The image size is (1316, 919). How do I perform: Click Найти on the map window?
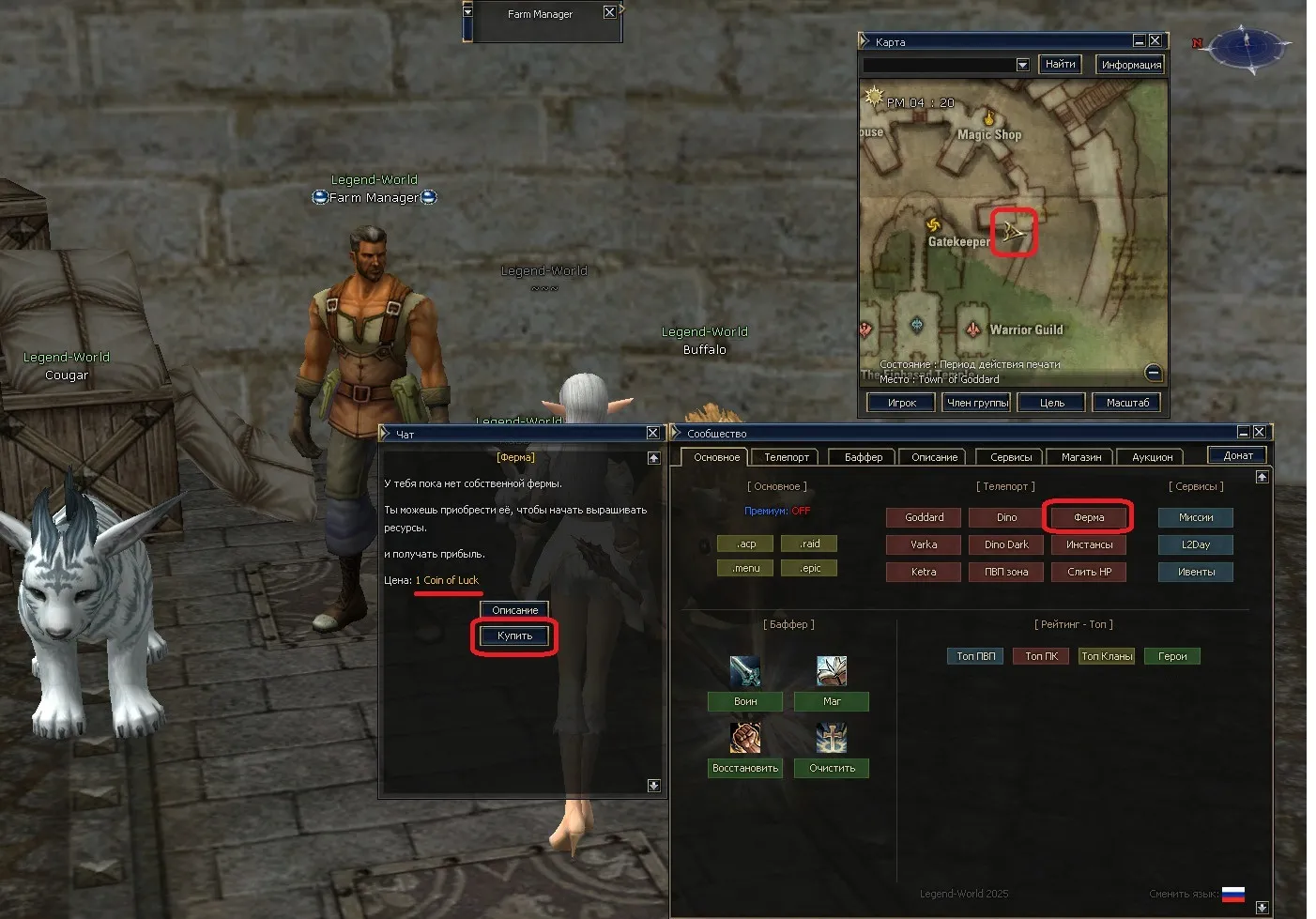pyautogui.click(x=1060, y=64)
